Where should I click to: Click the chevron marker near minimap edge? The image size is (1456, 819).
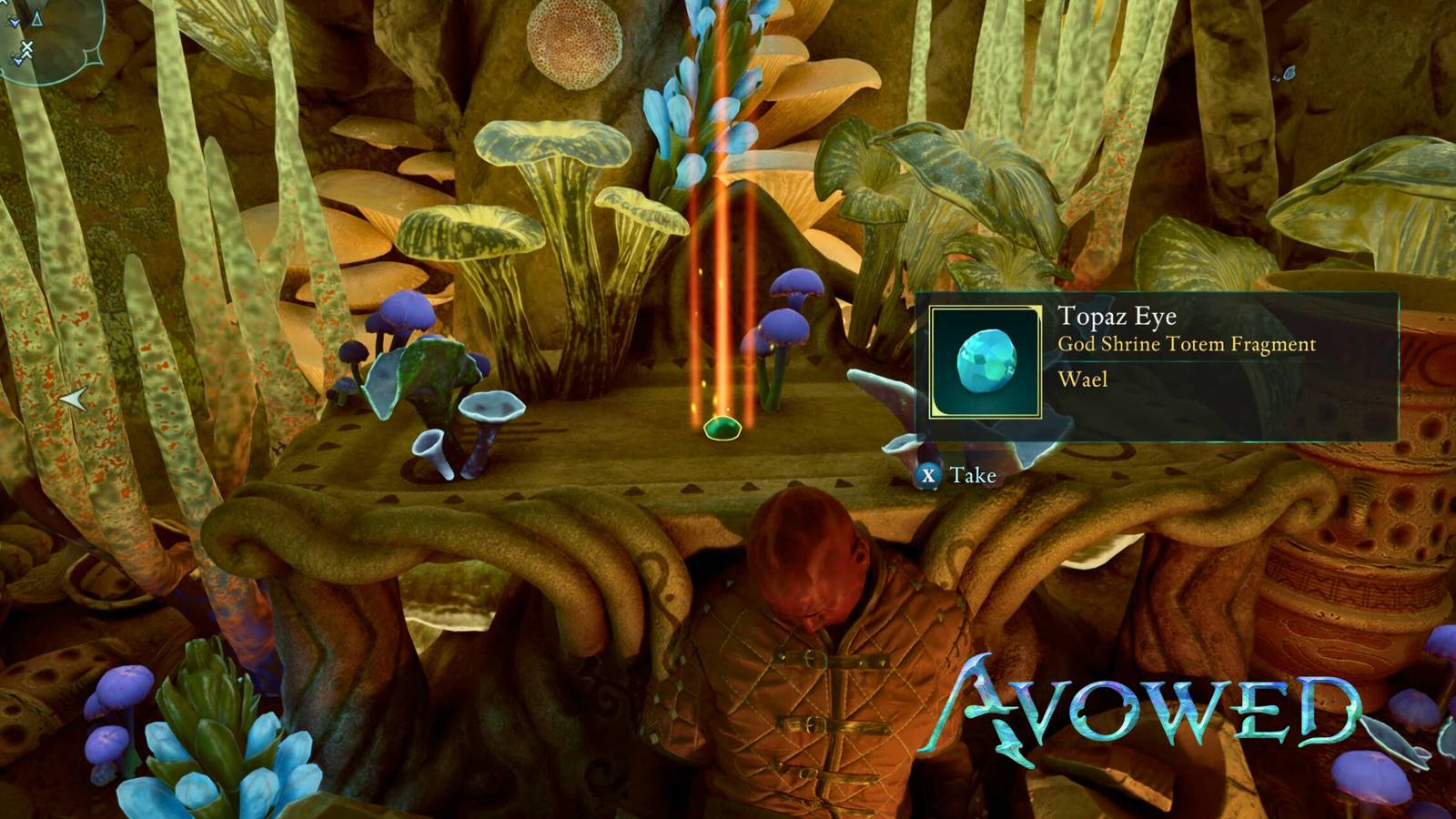[18, 61]
